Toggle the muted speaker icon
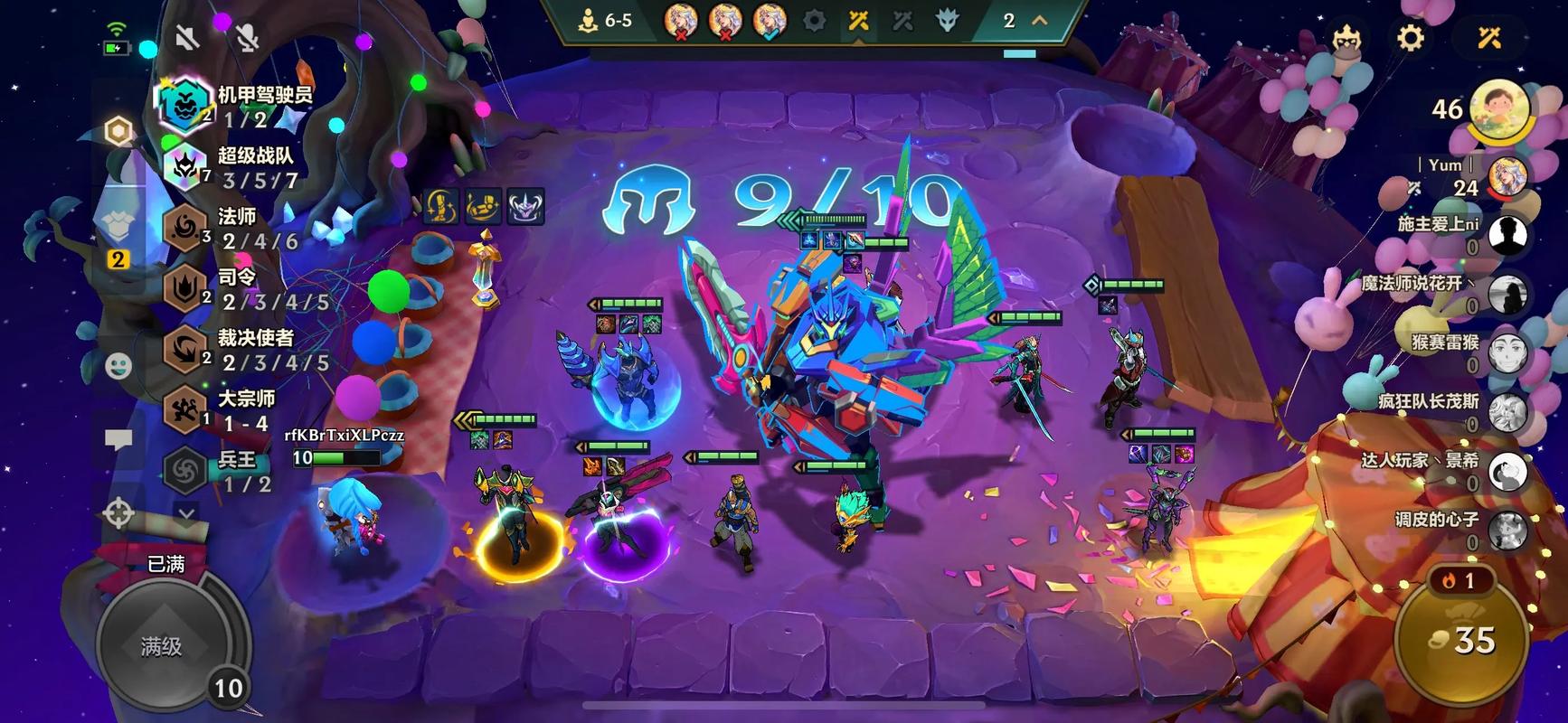1568x723 pixels. coord(187,37)
